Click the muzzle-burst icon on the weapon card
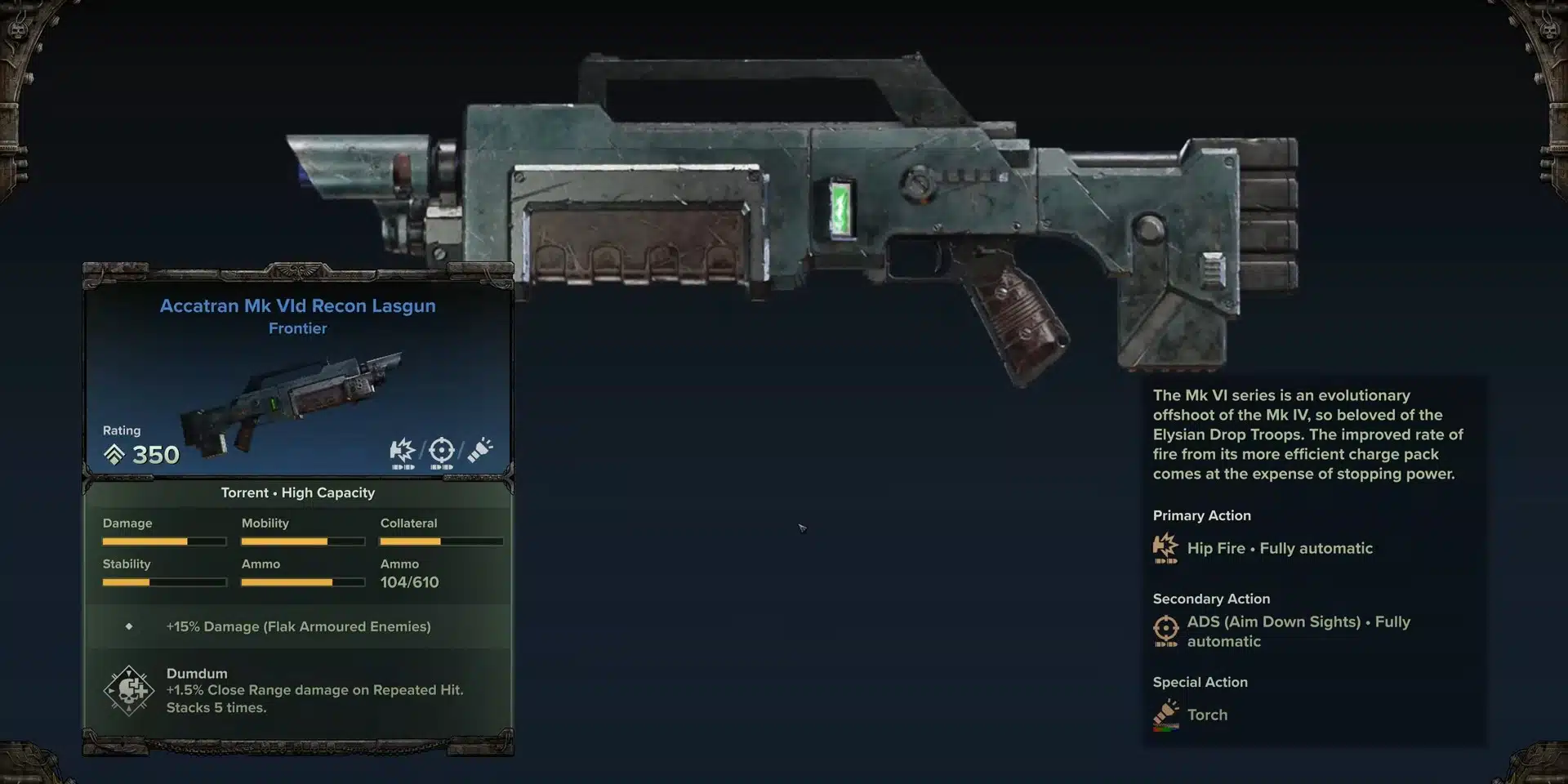Screen dimensions: 1568x784 403,452
